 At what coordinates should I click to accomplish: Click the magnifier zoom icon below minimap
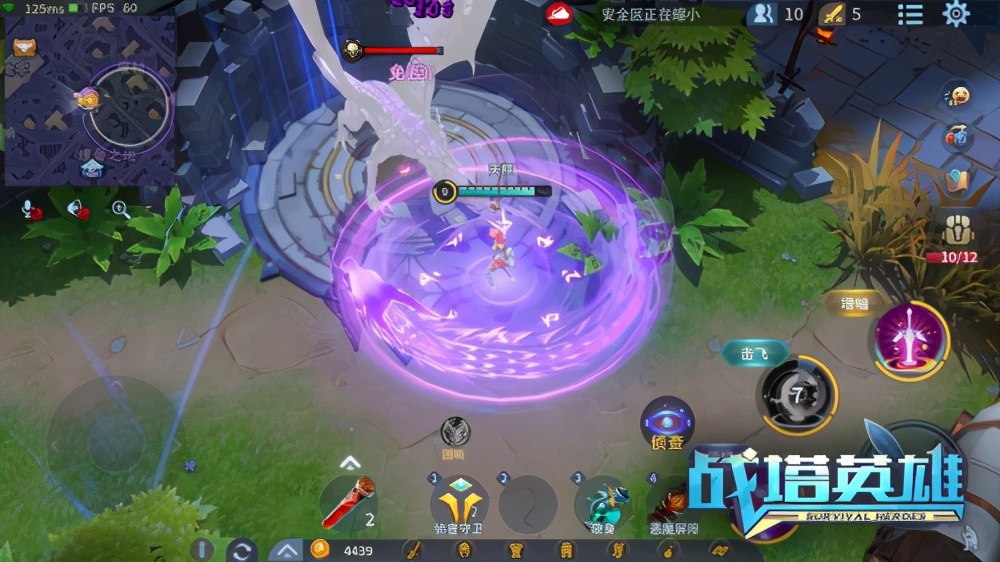[120, 209]
